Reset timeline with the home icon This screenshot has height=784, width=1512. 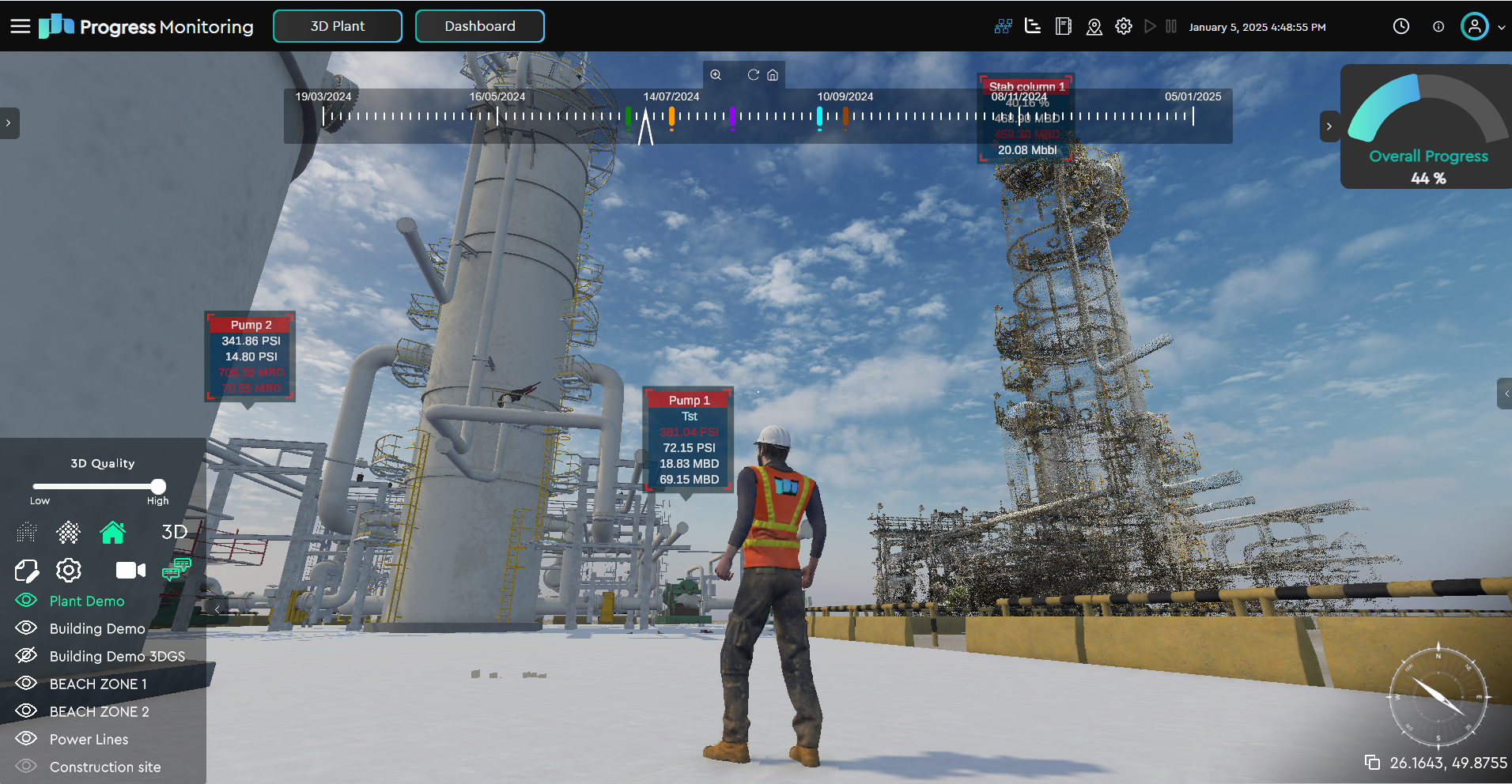tap(773, 75)
